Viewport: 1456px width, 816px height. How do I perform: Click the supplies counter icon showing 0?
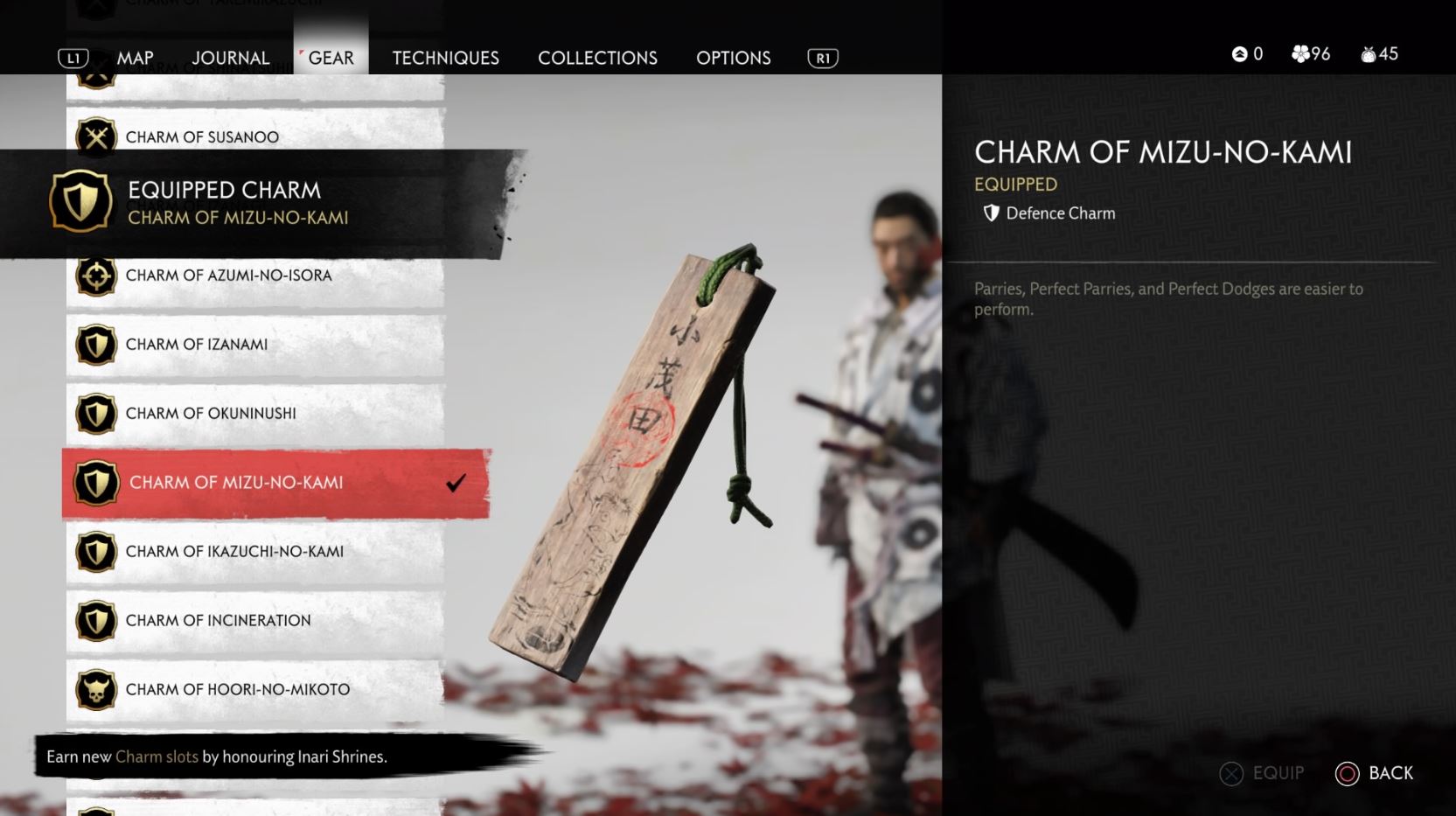click(1237, 53)
